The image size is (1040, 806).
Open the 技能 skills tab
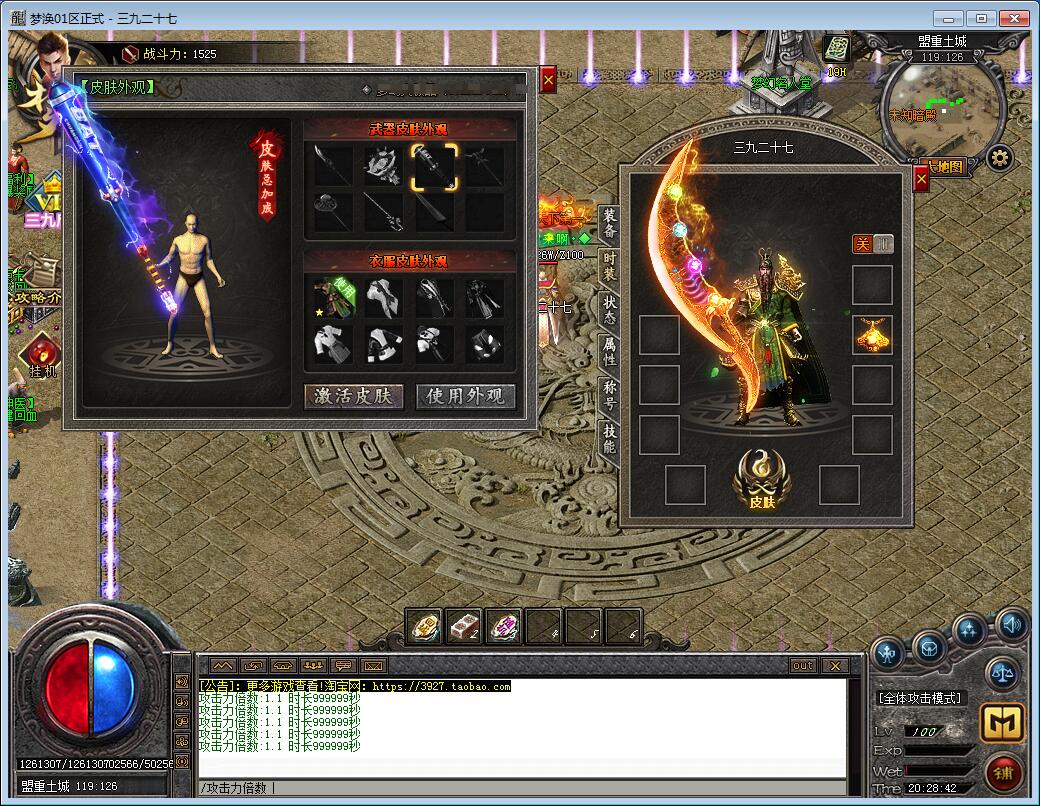coord(609,437)
